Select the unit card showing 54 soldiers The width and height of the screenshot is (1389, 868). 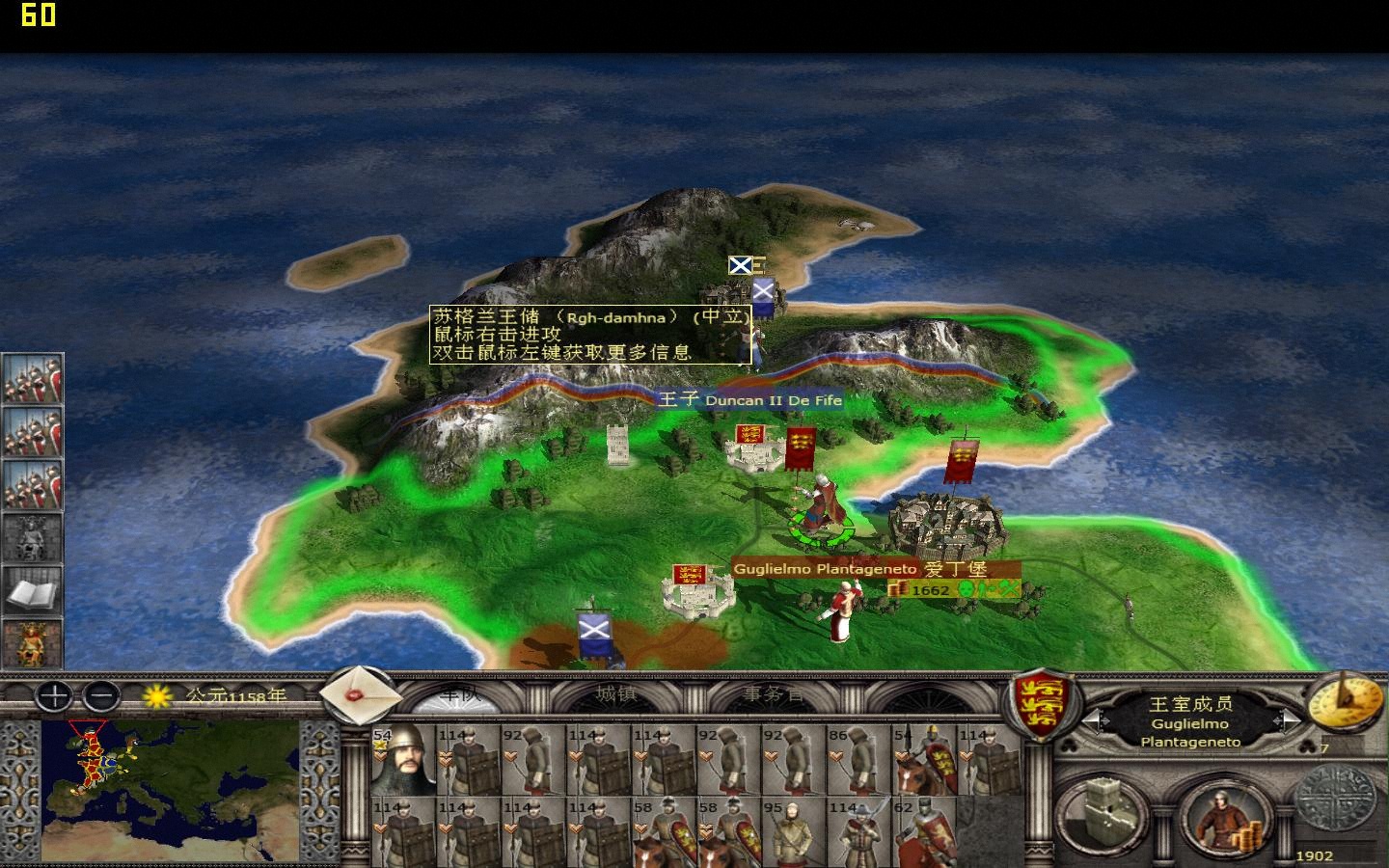[405, 762]
